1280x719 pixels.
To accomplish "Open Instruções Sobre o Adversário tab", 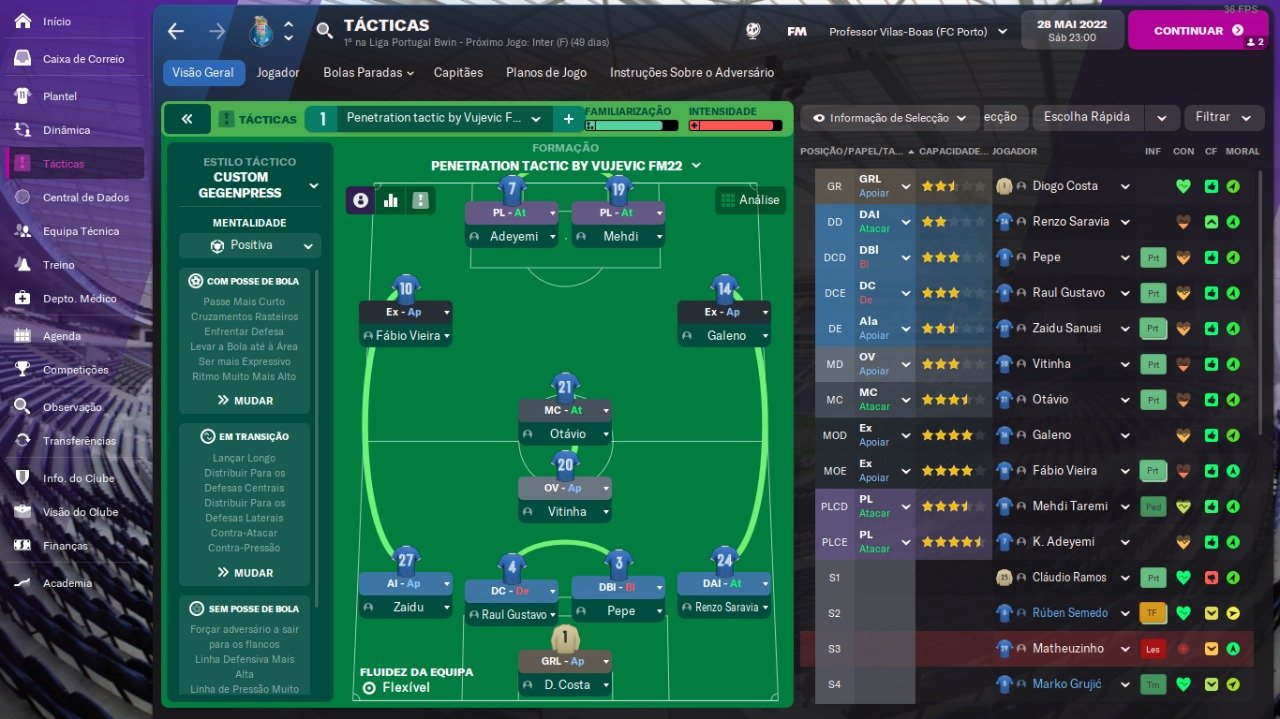I will coord(691,73).
